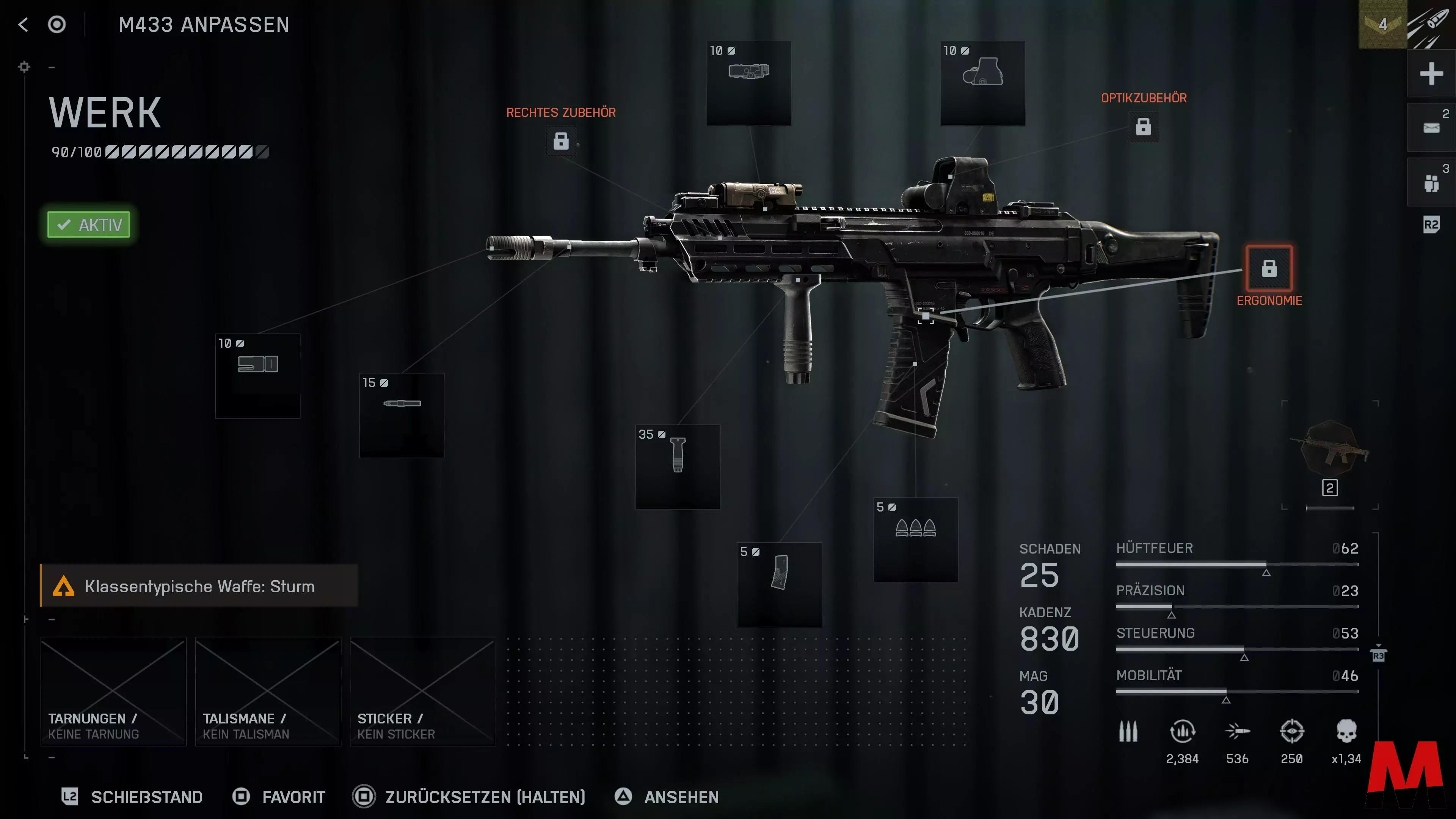Open the Talismane charm tile
Viewport: 1456px width, 819px height.
tap(268, 691)
